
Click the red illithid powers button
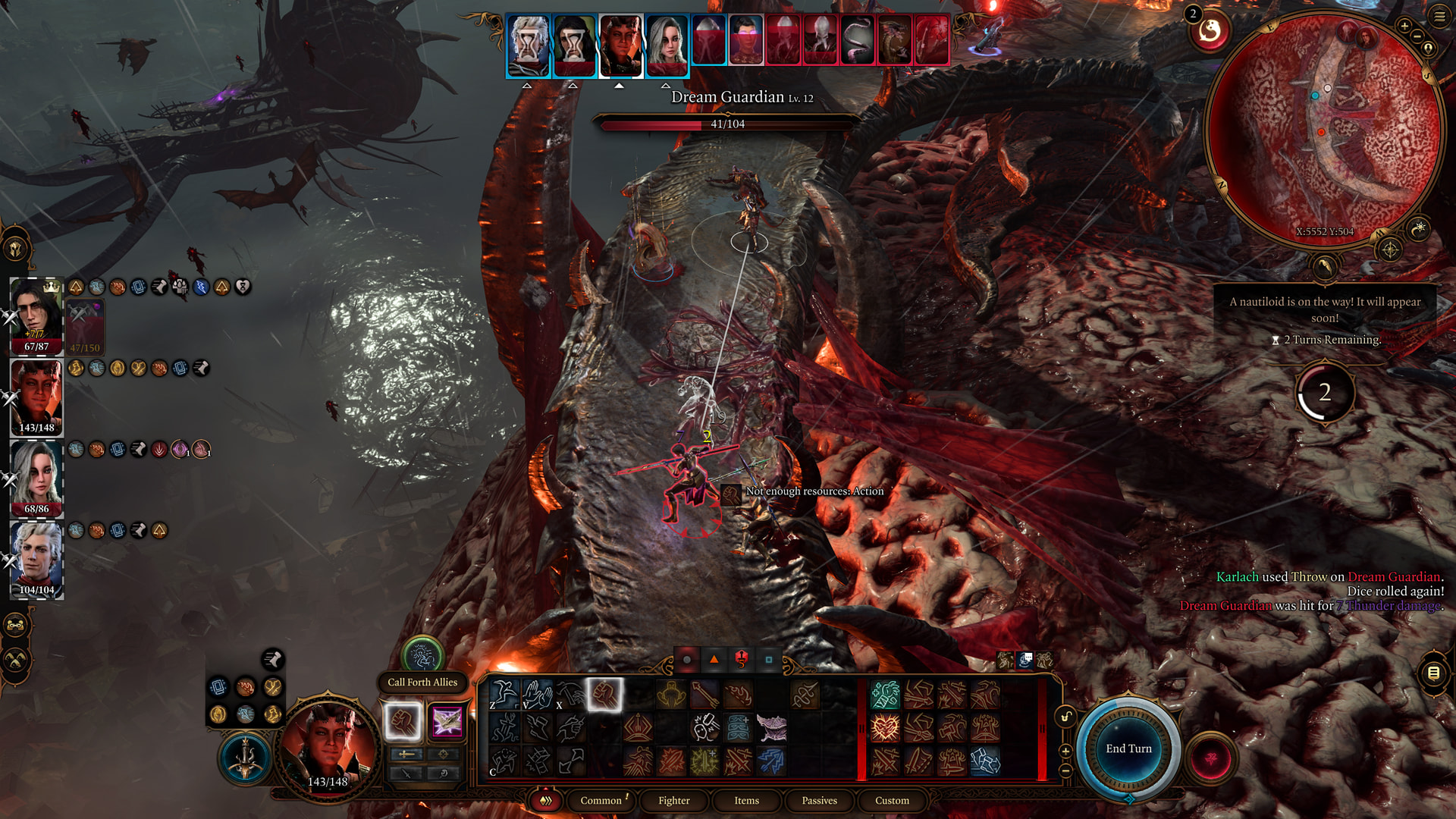pyautogui.click(x=1211, y=758)
